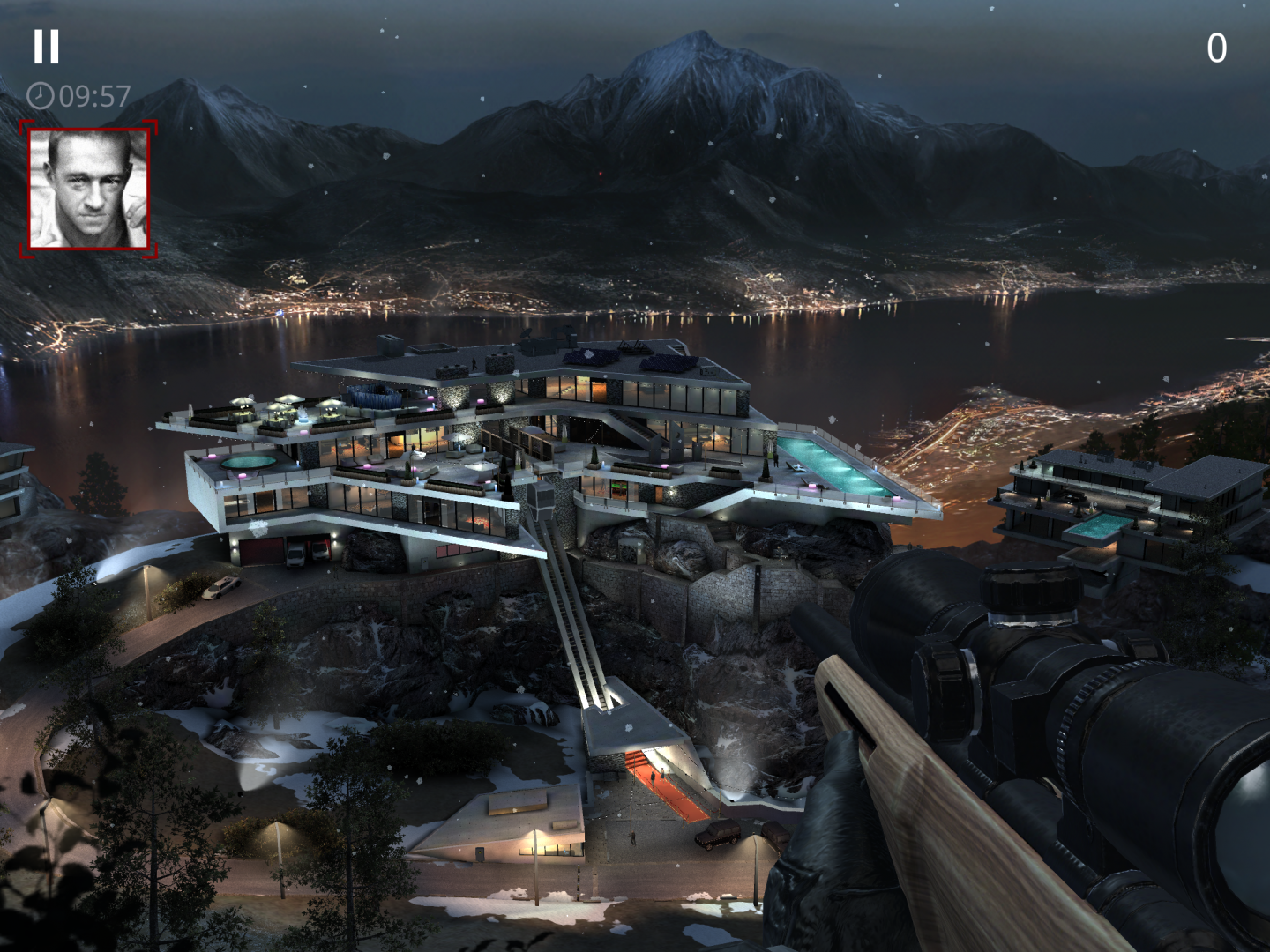The height and width of the screenshot is (952, 1270).
Task: Open the target portrait photo
Action: coord(88,189)
